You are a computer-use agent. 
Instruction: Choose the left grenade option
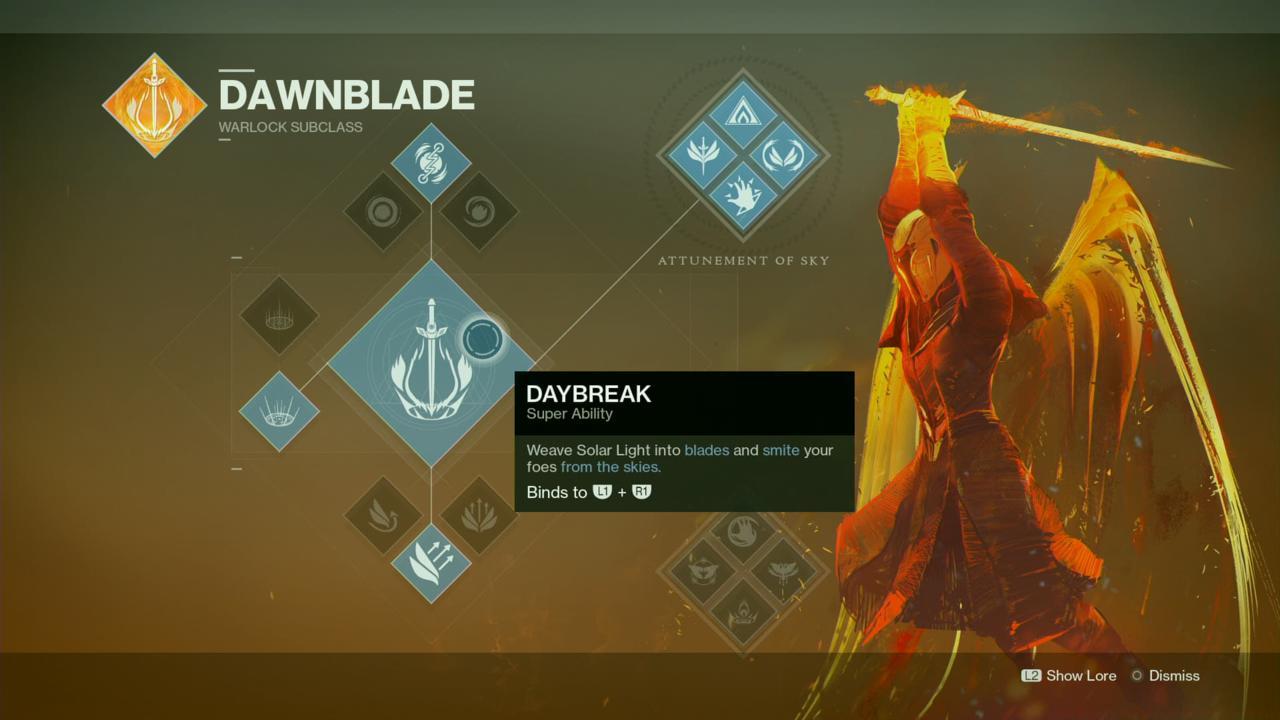coord(383,211)
